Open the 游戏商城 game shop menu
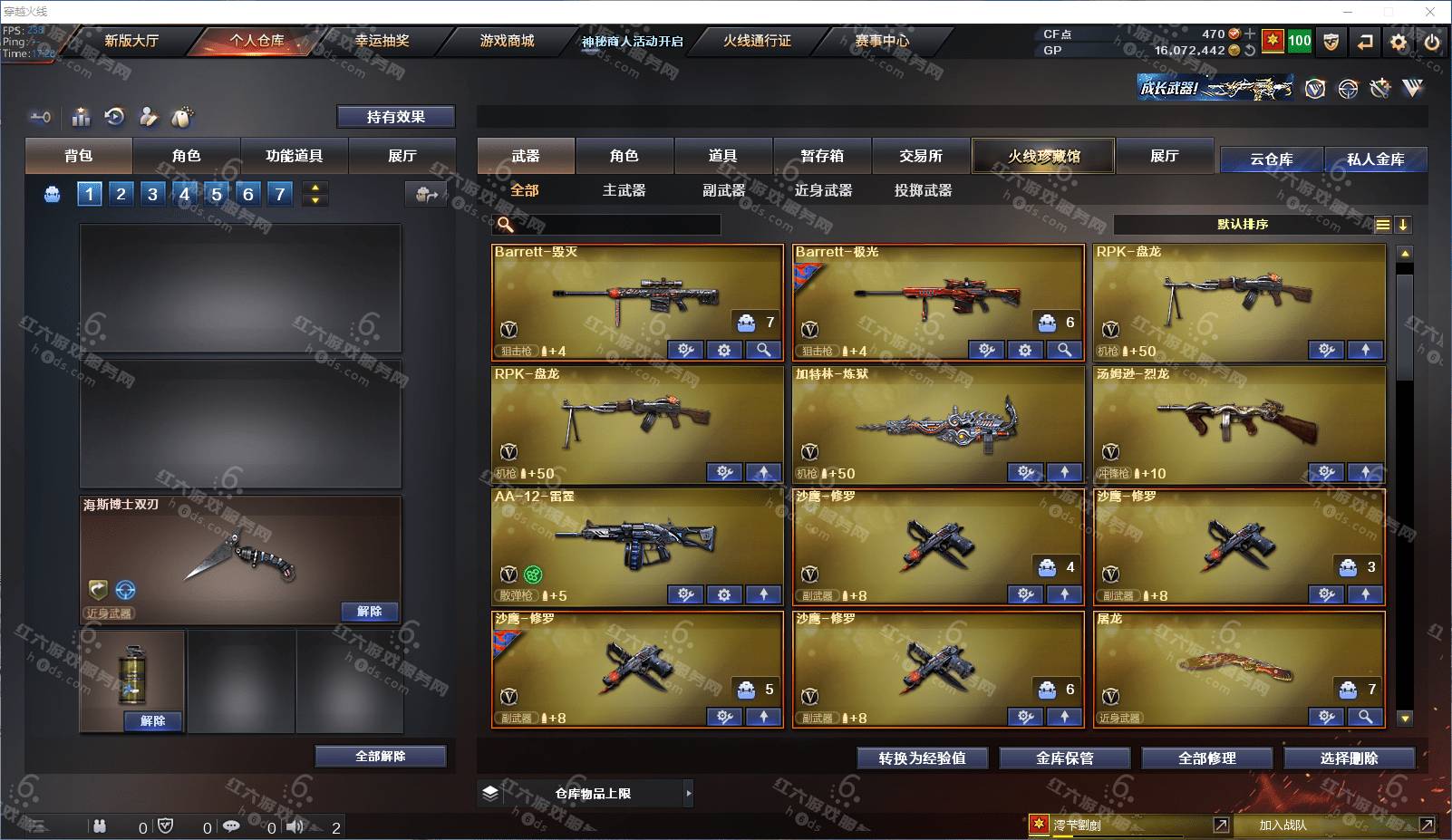The width and height of the screenshot is (1452, 840). 507,41
